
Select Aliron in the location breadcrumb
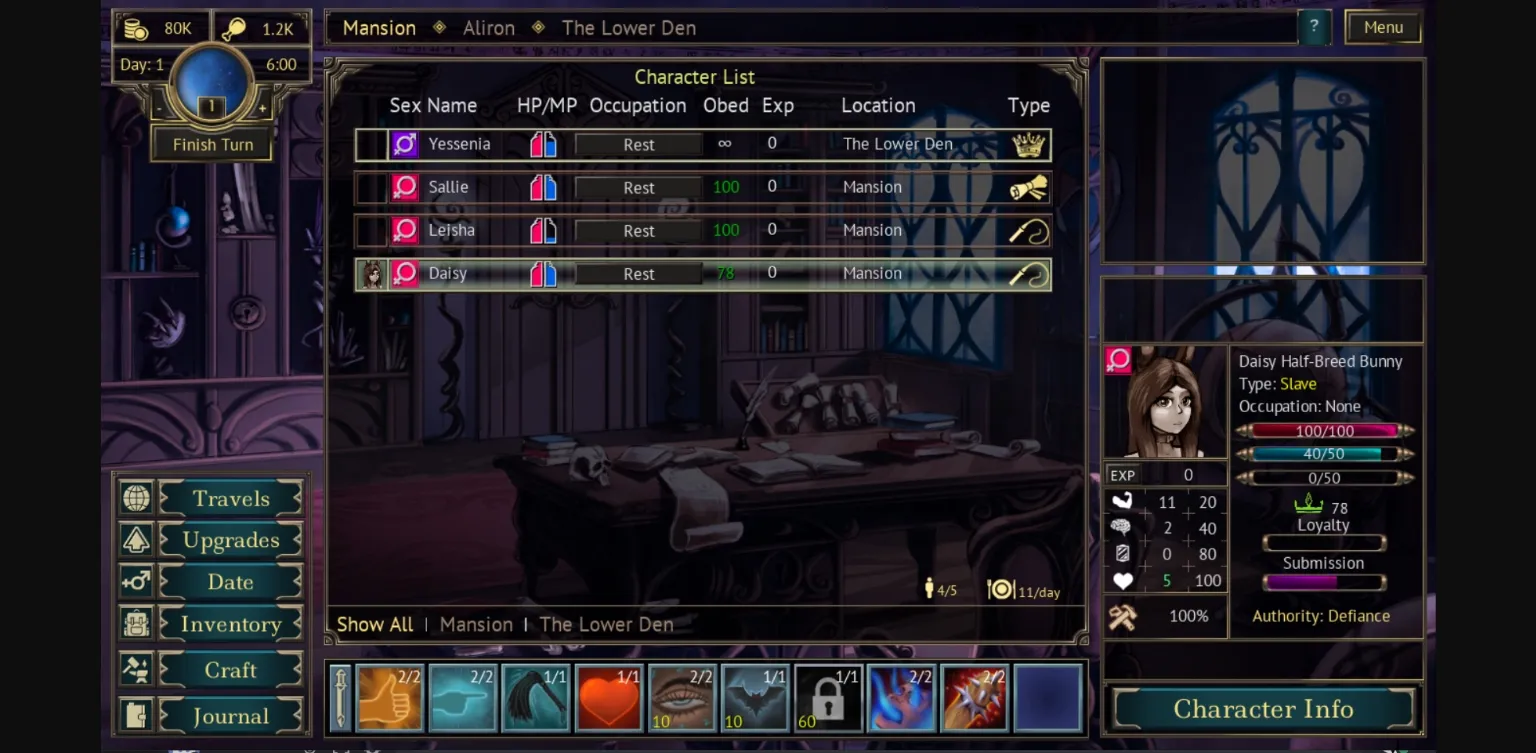(489, 27)
